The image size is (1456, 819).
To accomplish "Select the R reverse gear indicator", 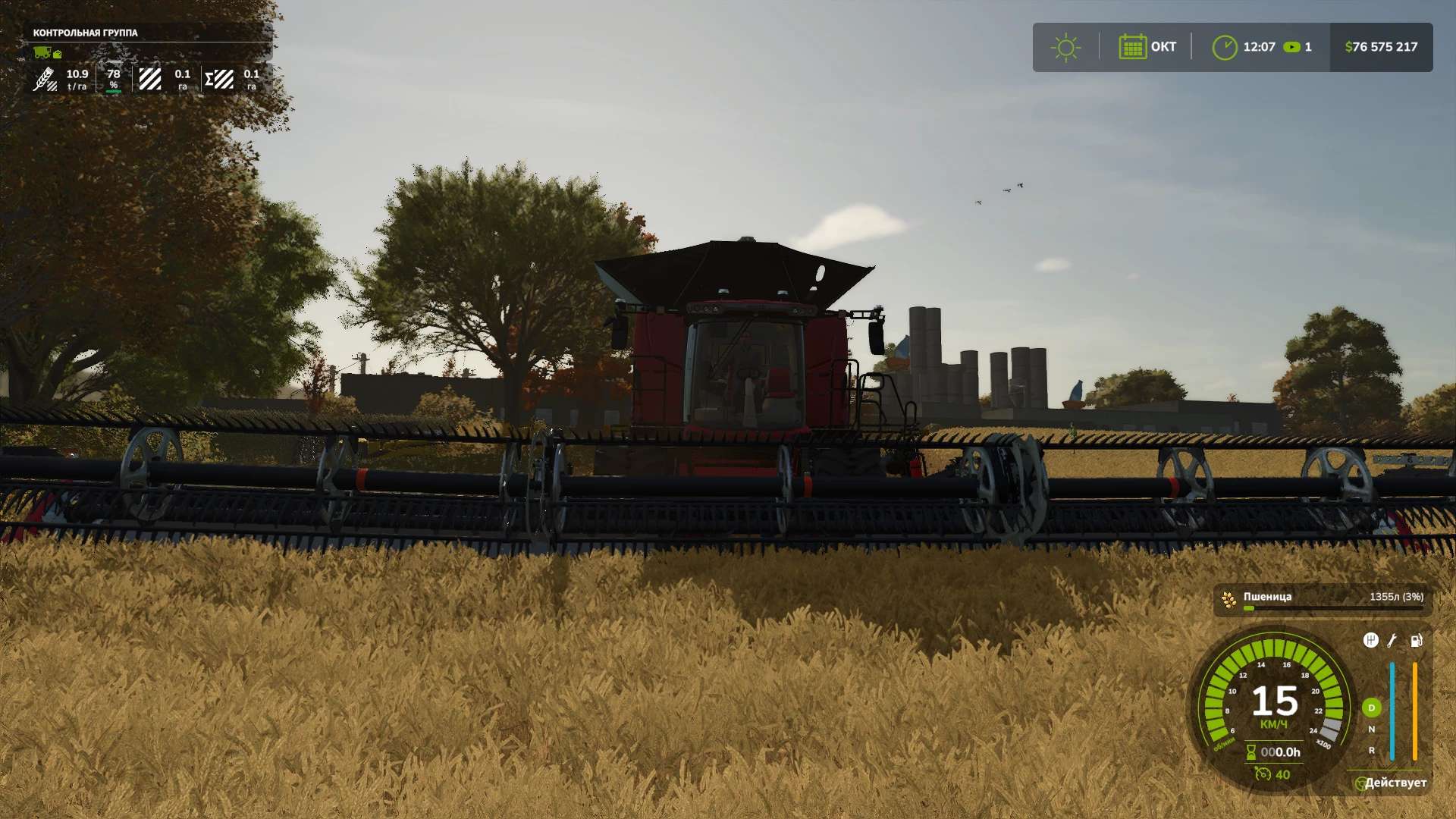I will click(1371, 751).
